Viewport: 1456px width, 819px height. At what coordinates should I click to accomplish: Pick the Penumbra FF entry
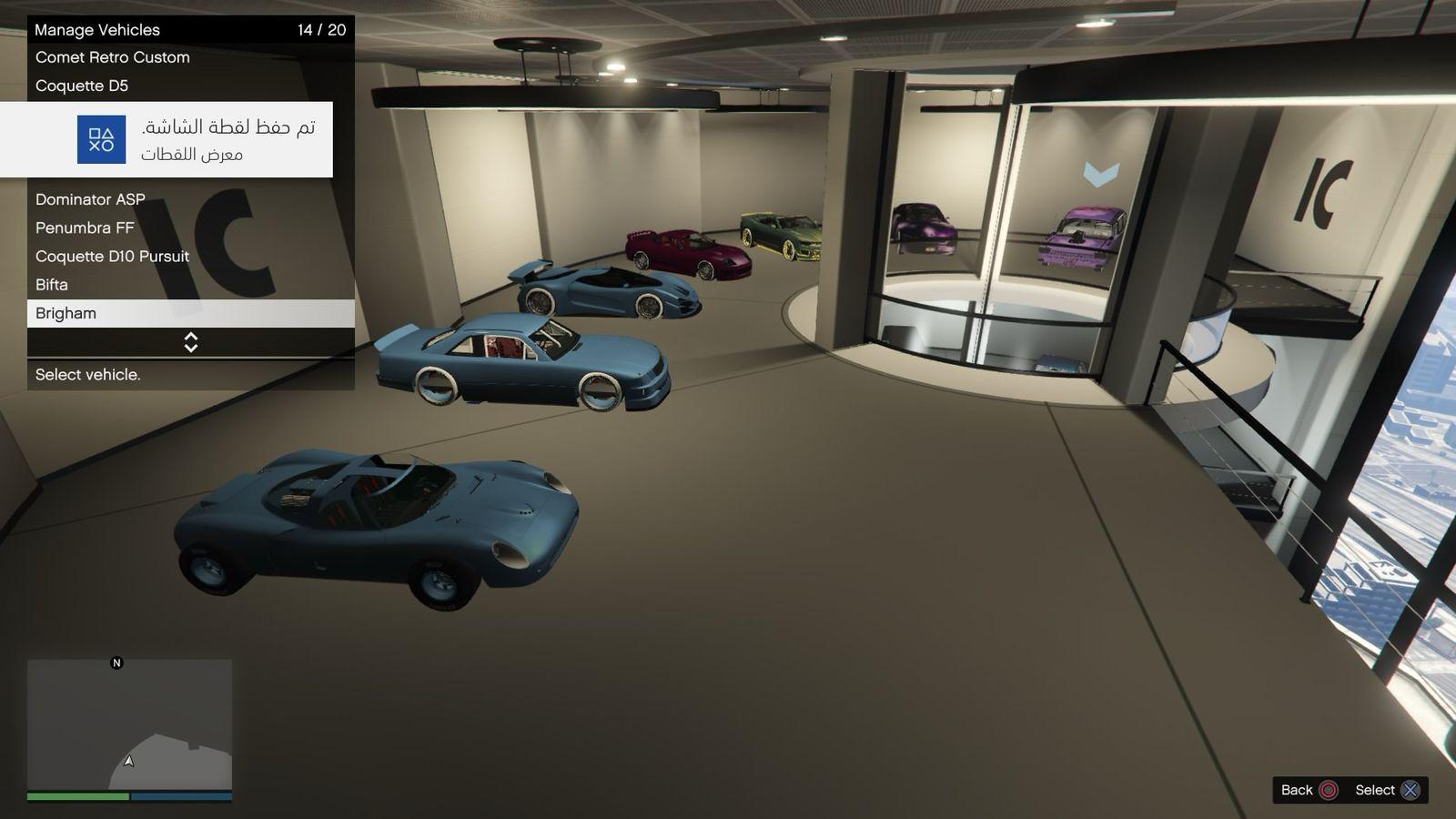(85, 227)
